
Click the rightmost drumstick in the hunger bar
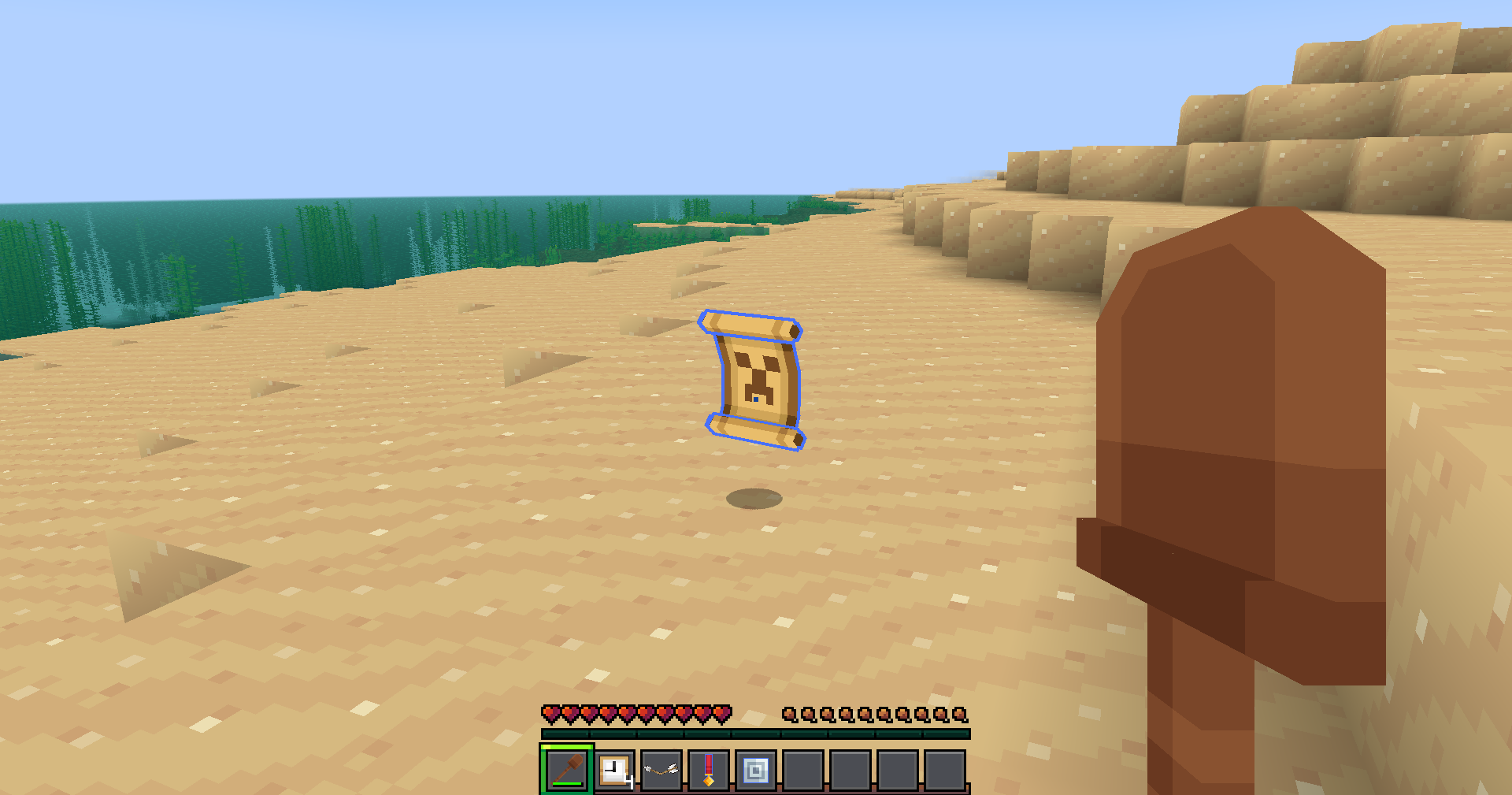coord(959,714)
